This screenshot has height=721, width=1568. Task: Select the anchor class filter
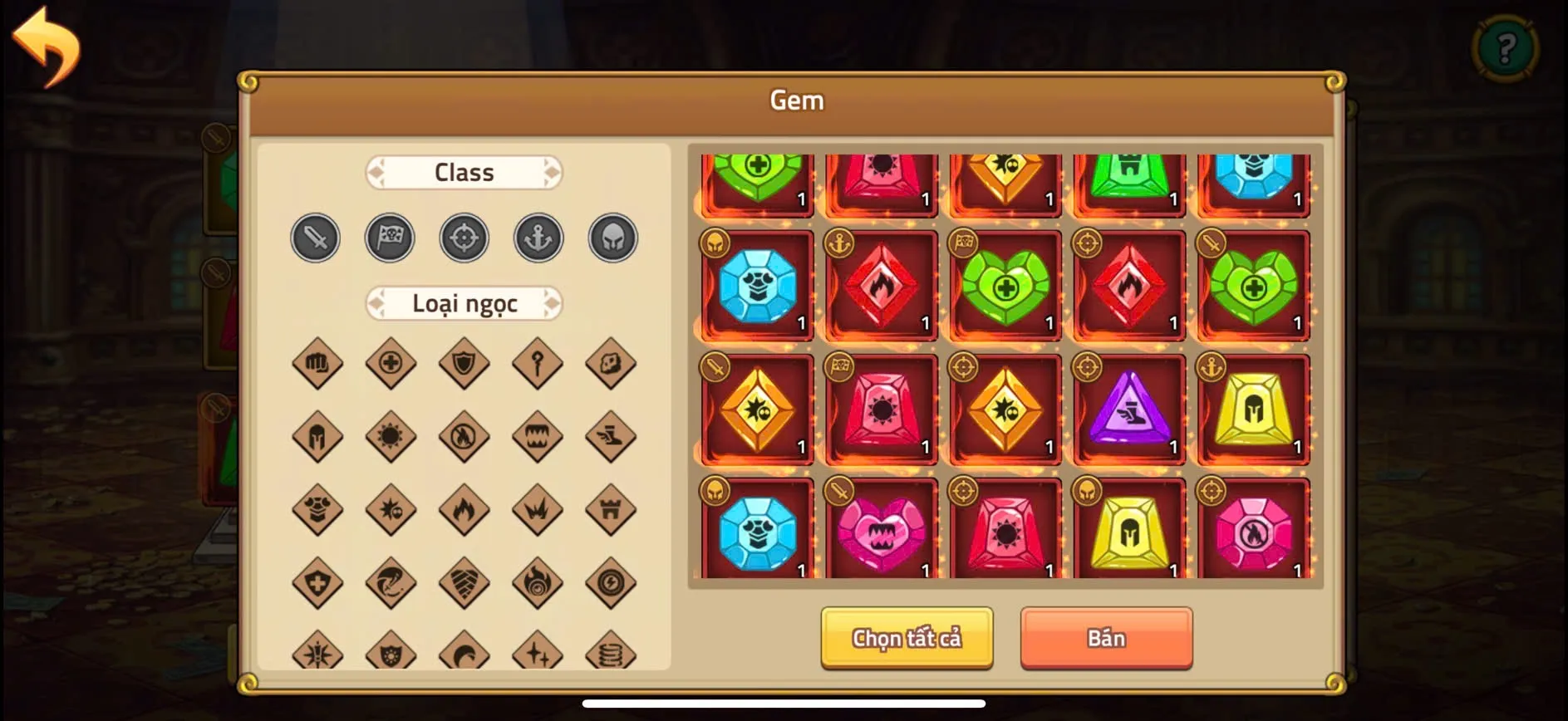click(x=538, y=238)
